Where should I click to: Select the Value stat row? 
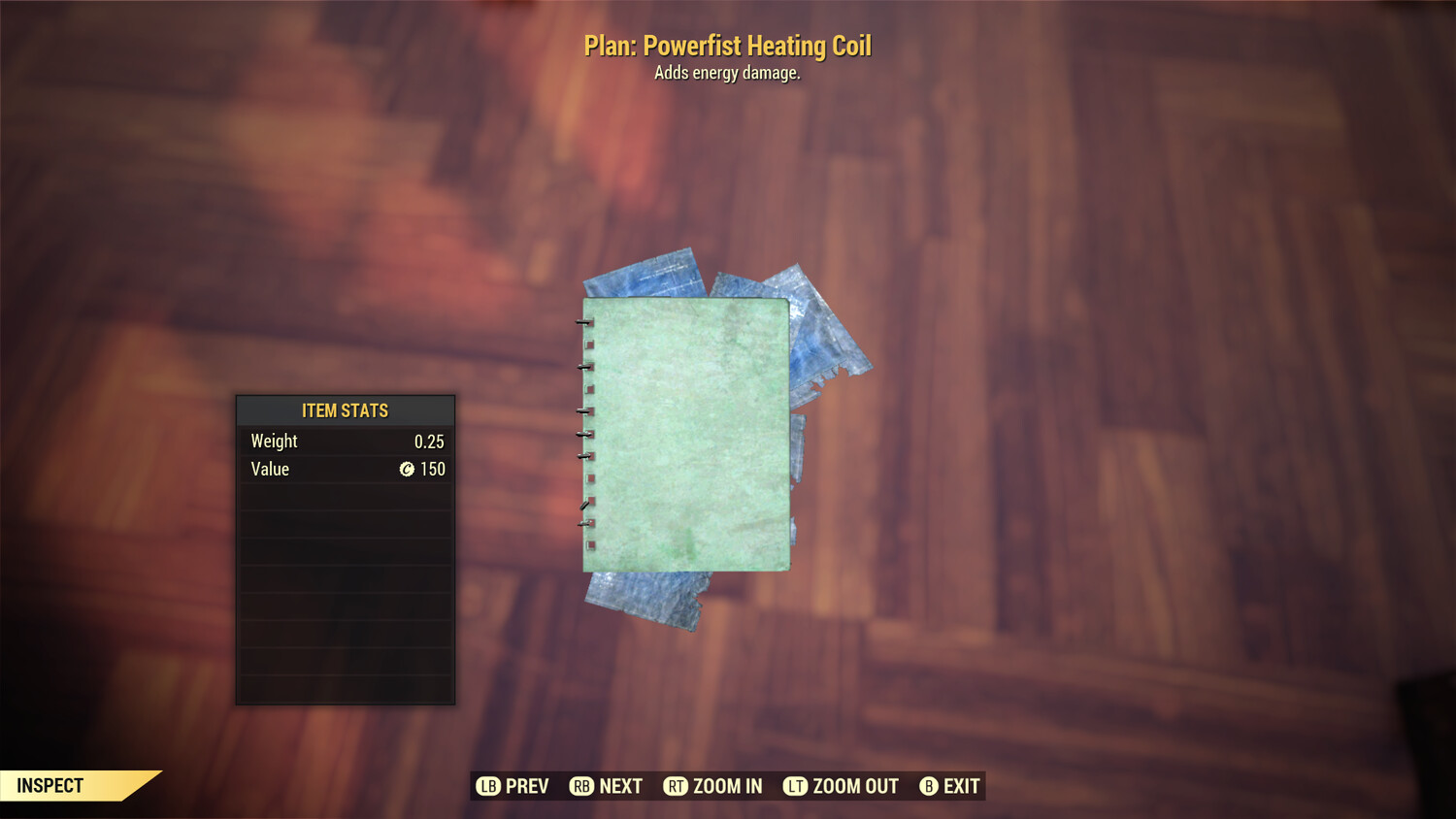pyautogui.click(x=345, y=470)
